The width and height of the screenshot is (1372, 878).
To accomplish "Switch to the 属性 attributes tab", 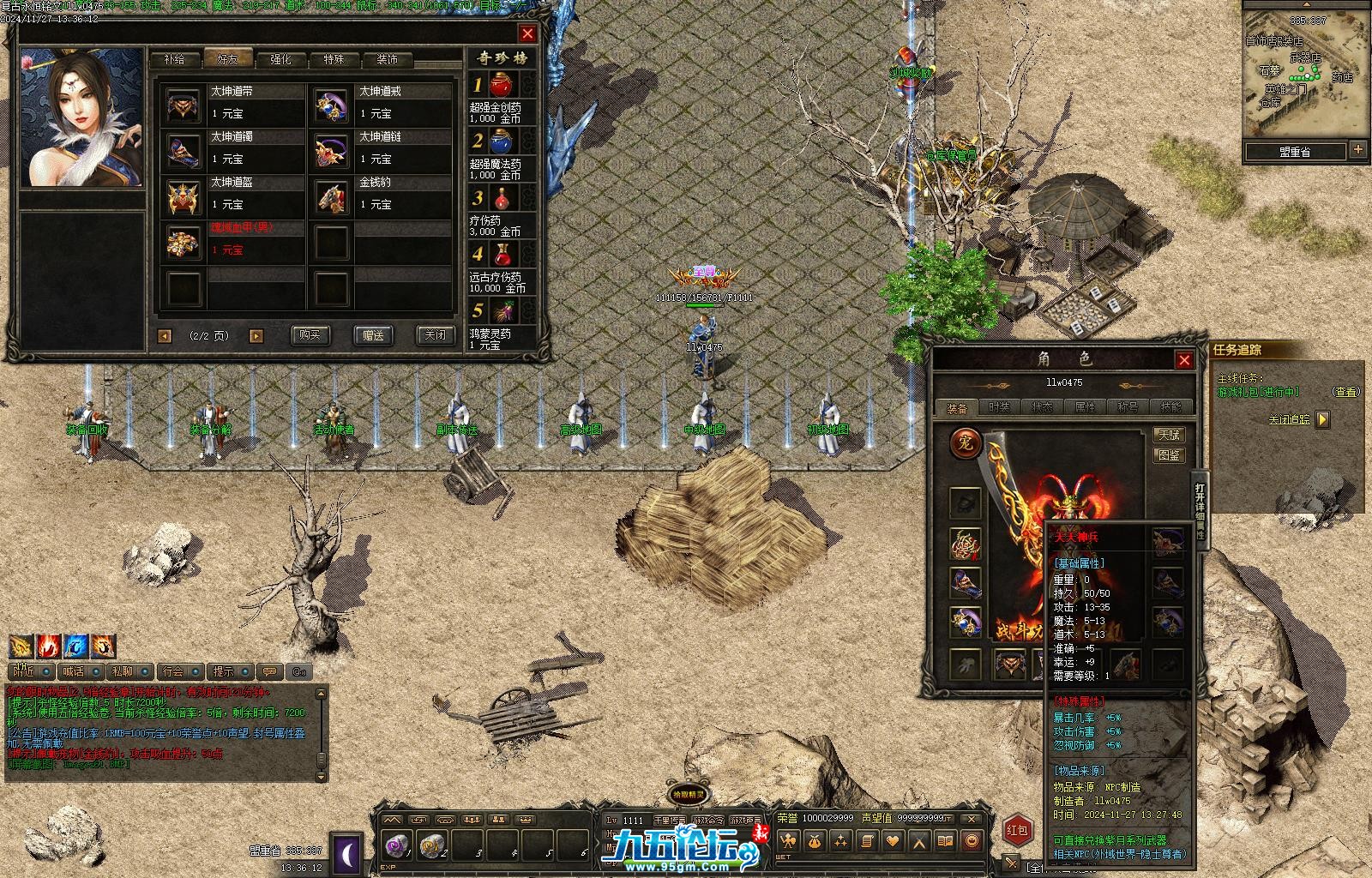I will pos(1086,408).
